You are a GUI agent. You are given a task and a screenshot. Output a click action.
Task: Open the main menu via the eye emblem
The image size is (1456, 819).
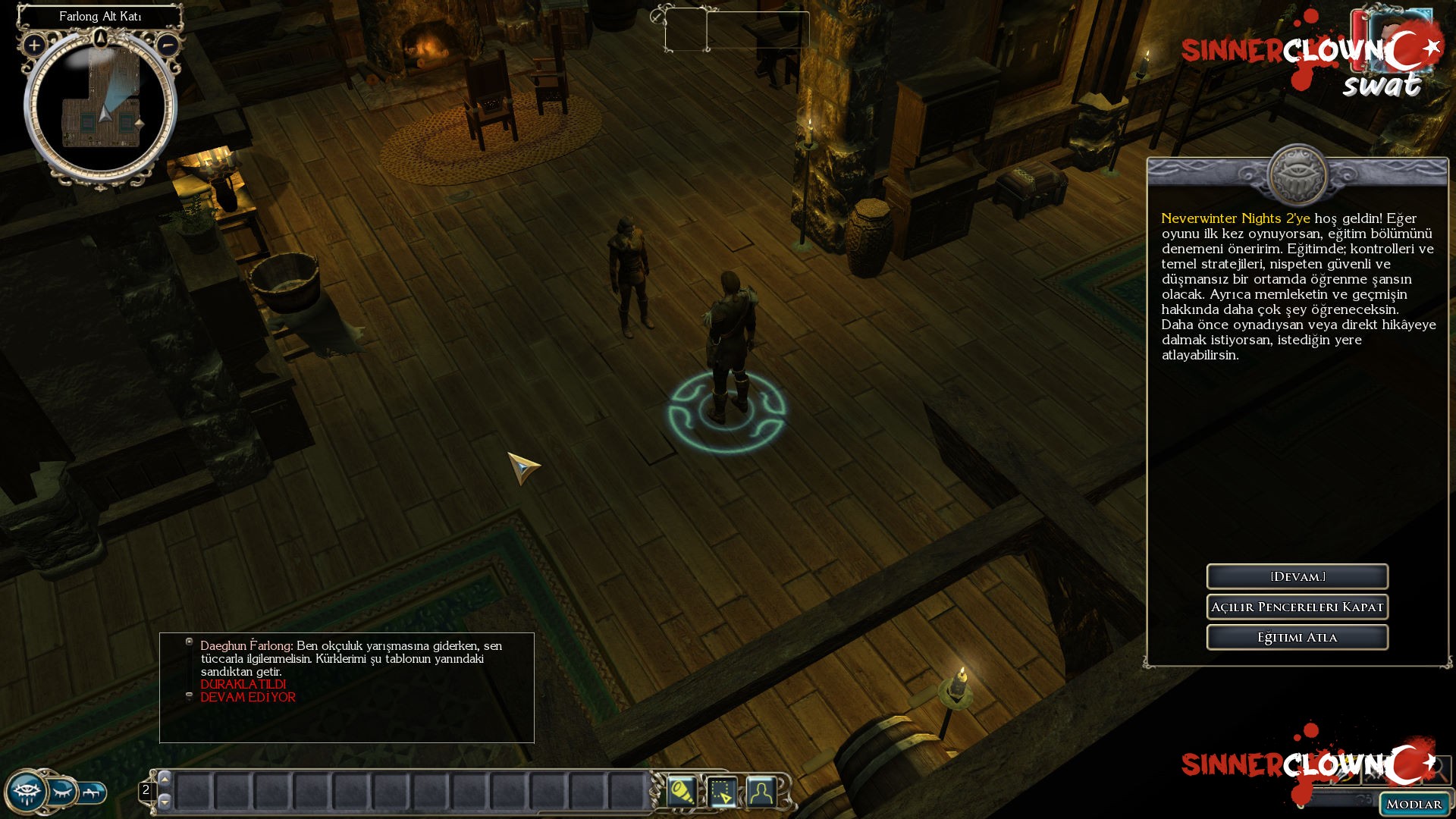[x=26, y=792]
